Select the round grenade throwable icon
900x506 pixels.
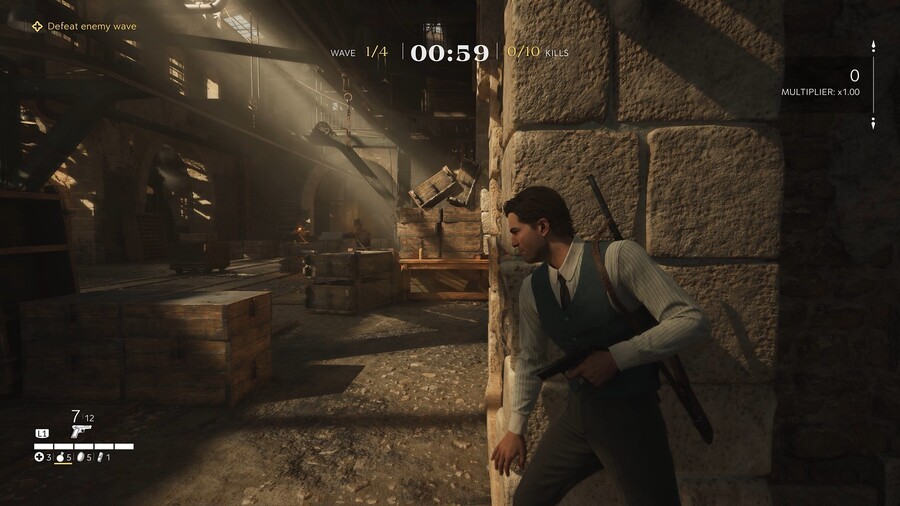(x=60, y=457)
